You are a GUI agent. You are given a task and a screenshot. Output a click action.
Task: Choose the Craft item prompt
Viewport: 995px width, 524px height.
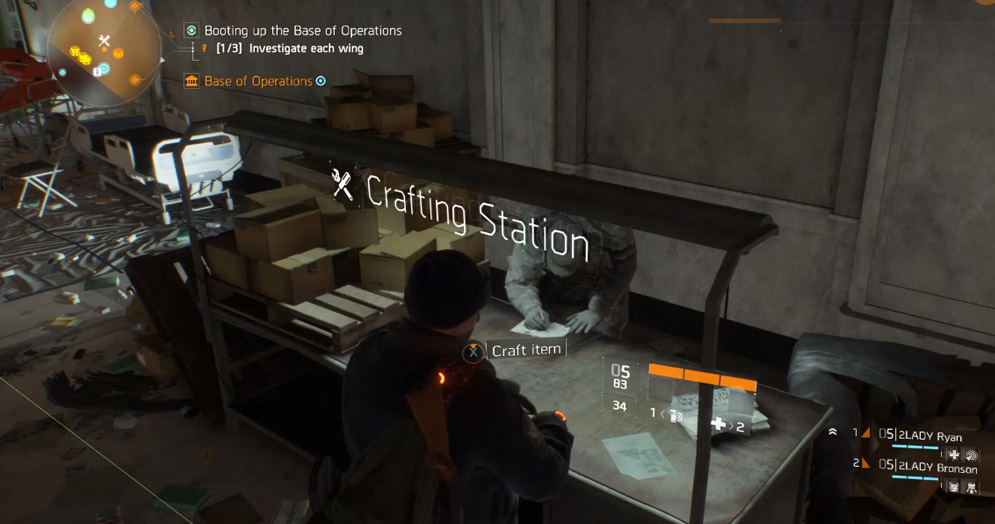(x=526, y=350)
